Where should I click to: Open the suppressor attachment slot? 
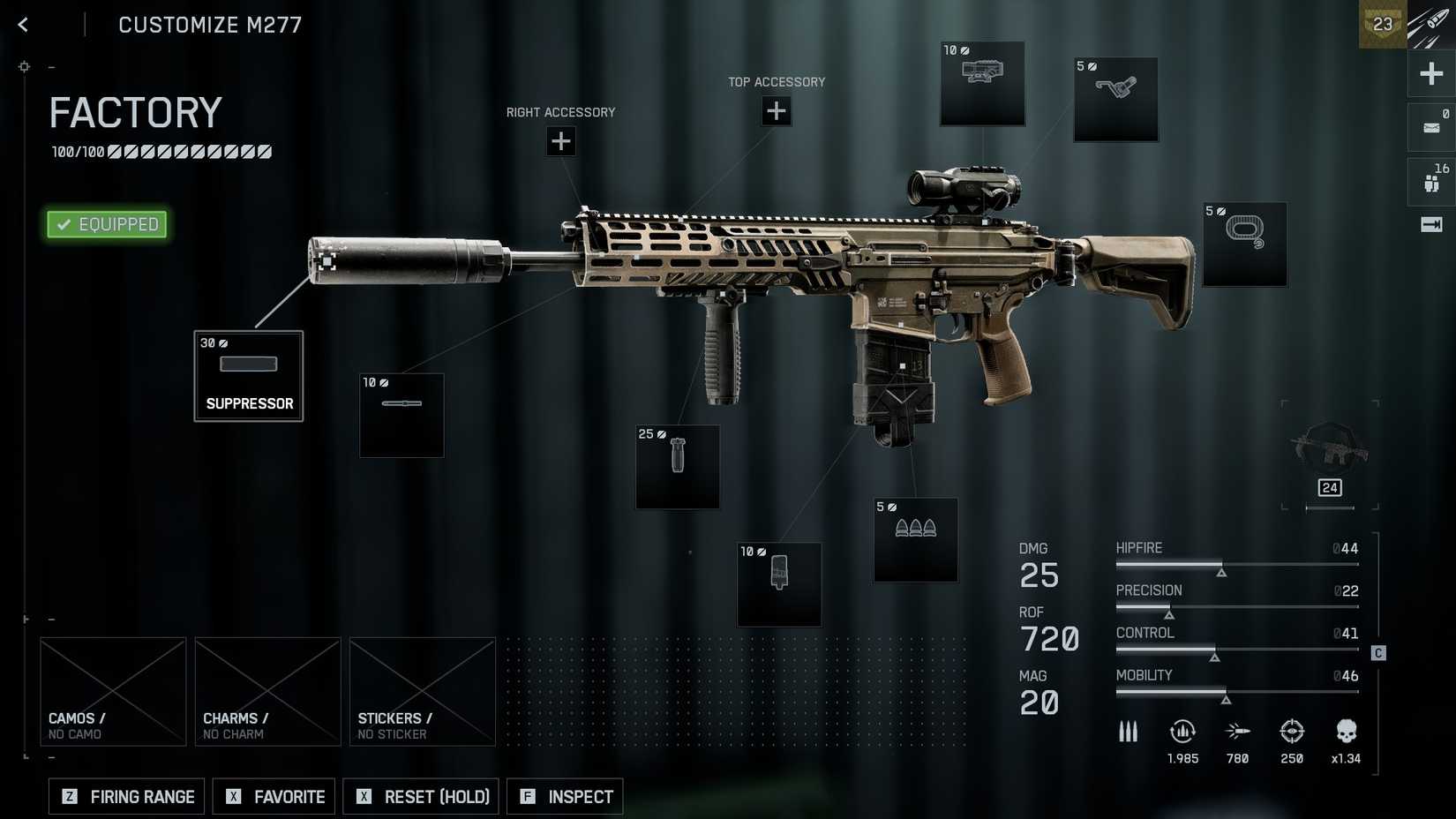point(248,377)
